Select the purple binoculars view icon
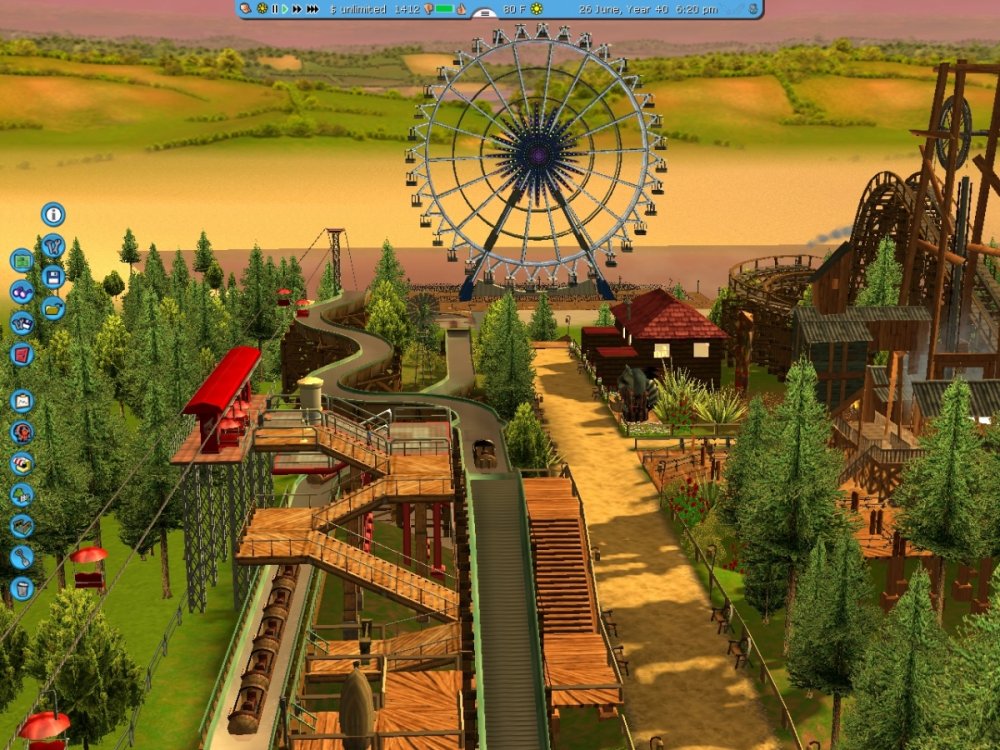 tap(21, 292)
